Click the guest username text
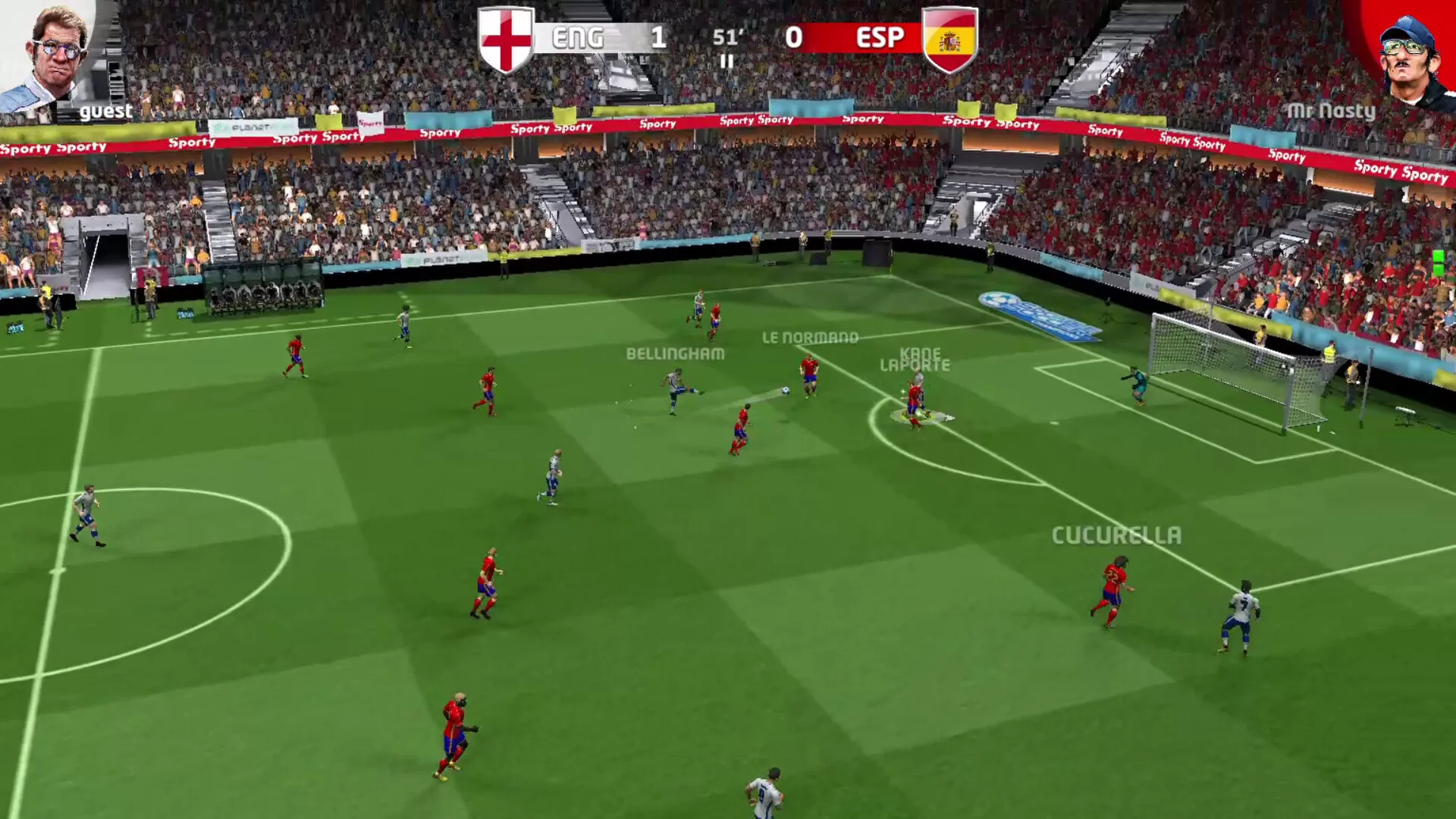Image resolution: width=1456 pixels, height=819 pixels. [106, 111]
